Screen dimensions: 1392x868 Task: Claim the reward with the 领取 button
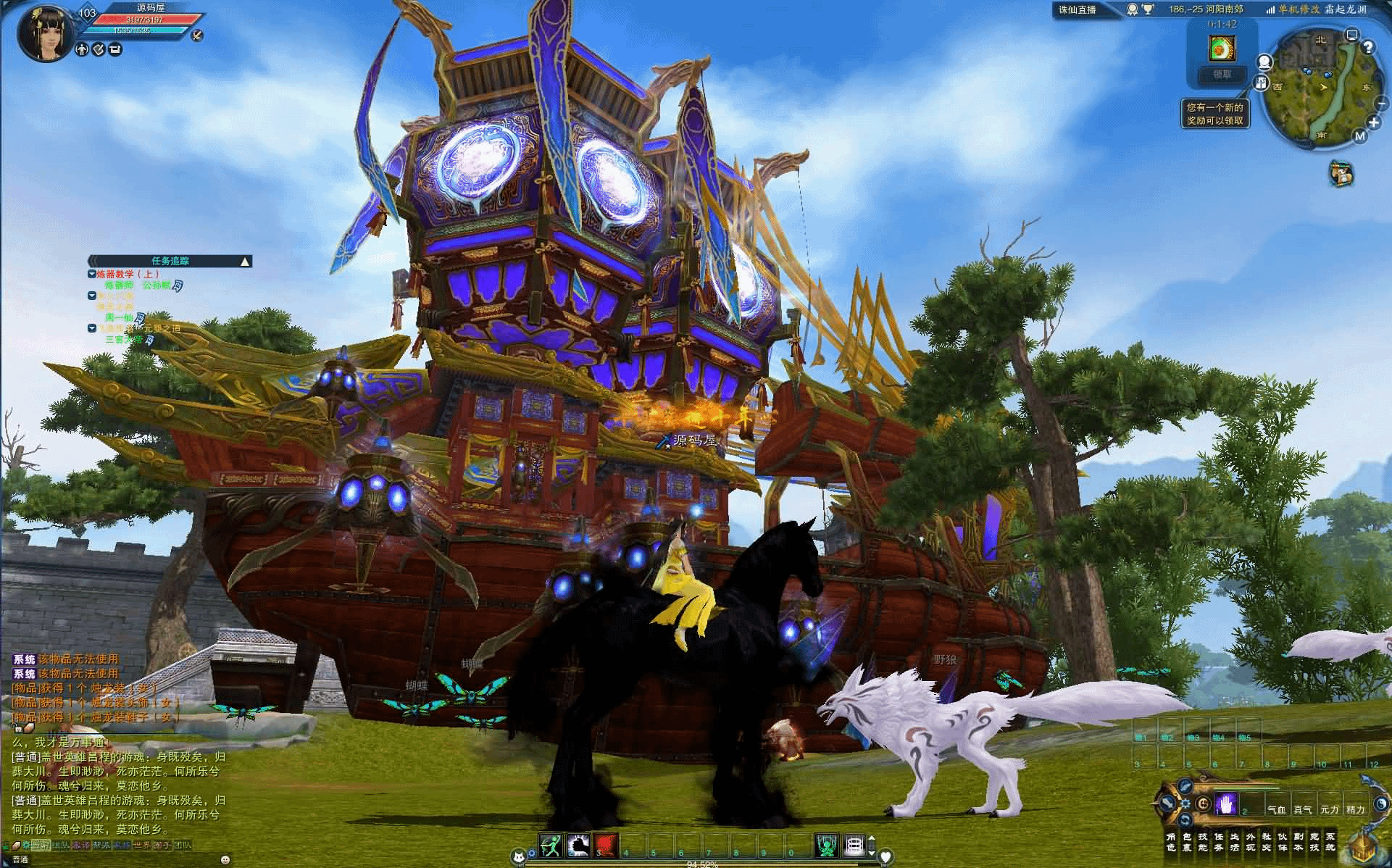(1222, 75)
